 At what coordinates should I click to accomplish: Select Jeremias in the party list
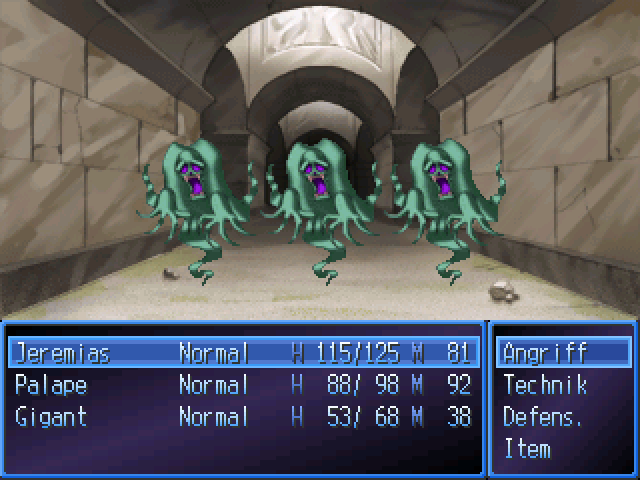[x=62, y=353]
